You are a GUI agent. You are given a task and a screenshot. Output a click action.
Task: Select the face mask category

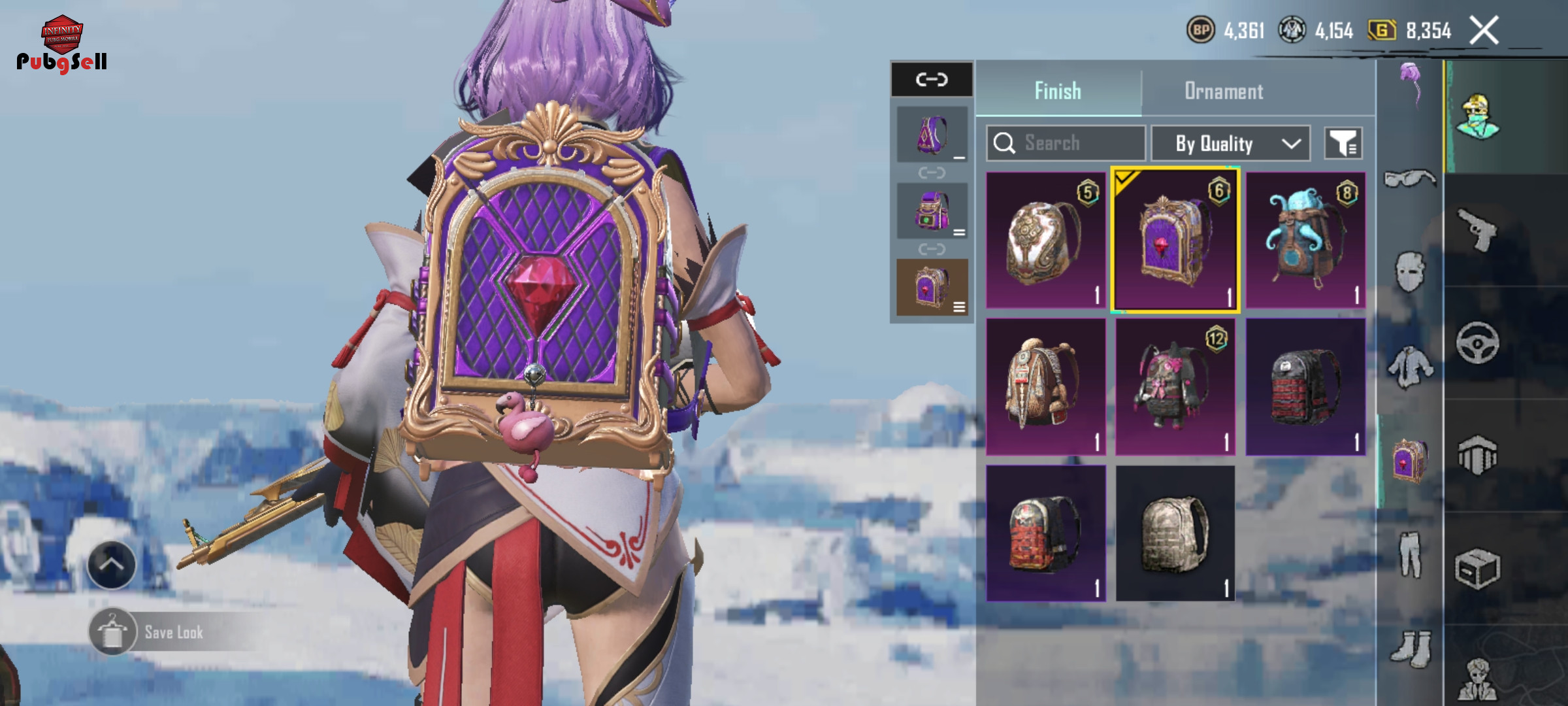tap(1409, 271)
